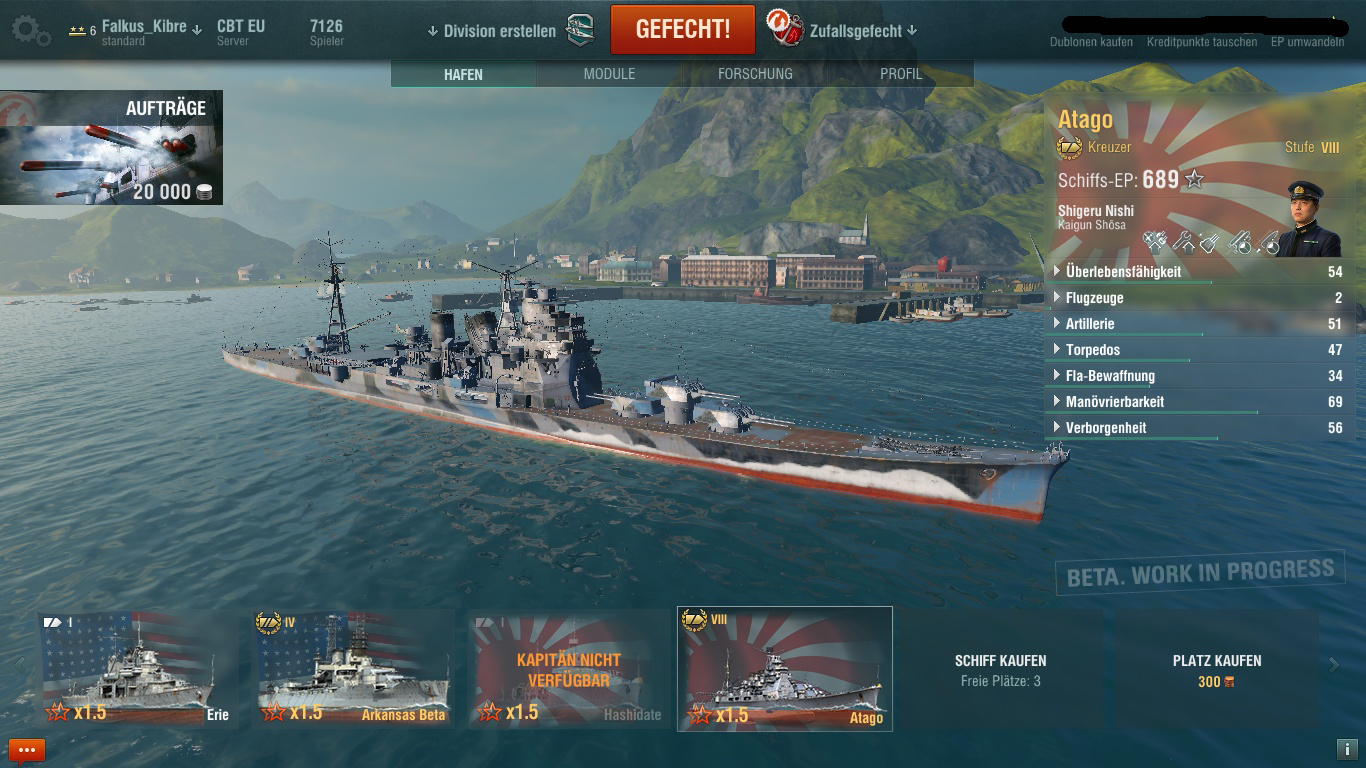
Task: Click the SCHIFF KAUFEN slot
Action: point(1000,669)
